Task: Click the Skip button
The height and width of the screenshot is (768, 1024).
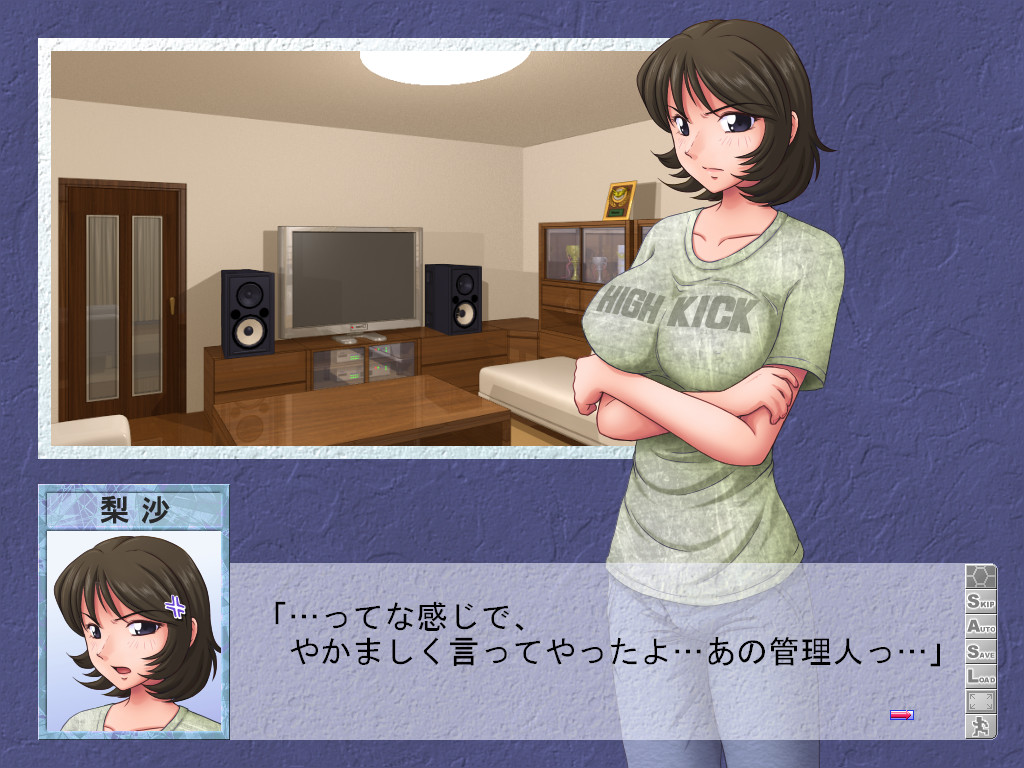Action: (980, 602)
